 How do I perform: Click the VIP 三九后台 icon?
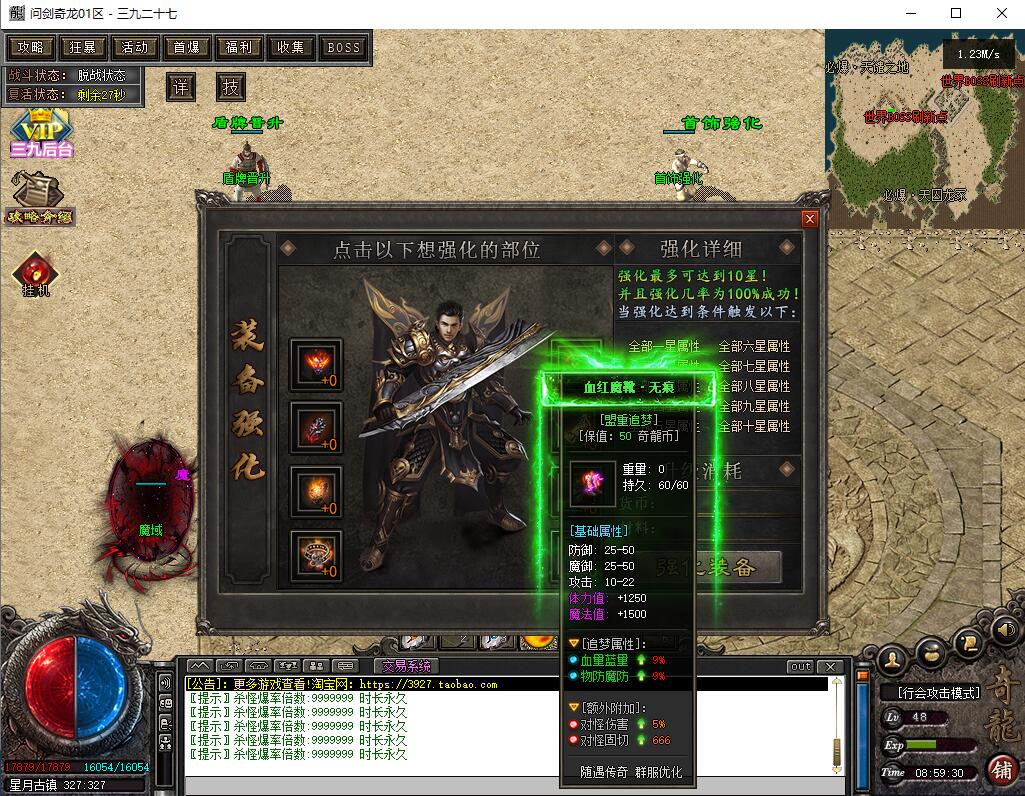[x=40, y=132]
